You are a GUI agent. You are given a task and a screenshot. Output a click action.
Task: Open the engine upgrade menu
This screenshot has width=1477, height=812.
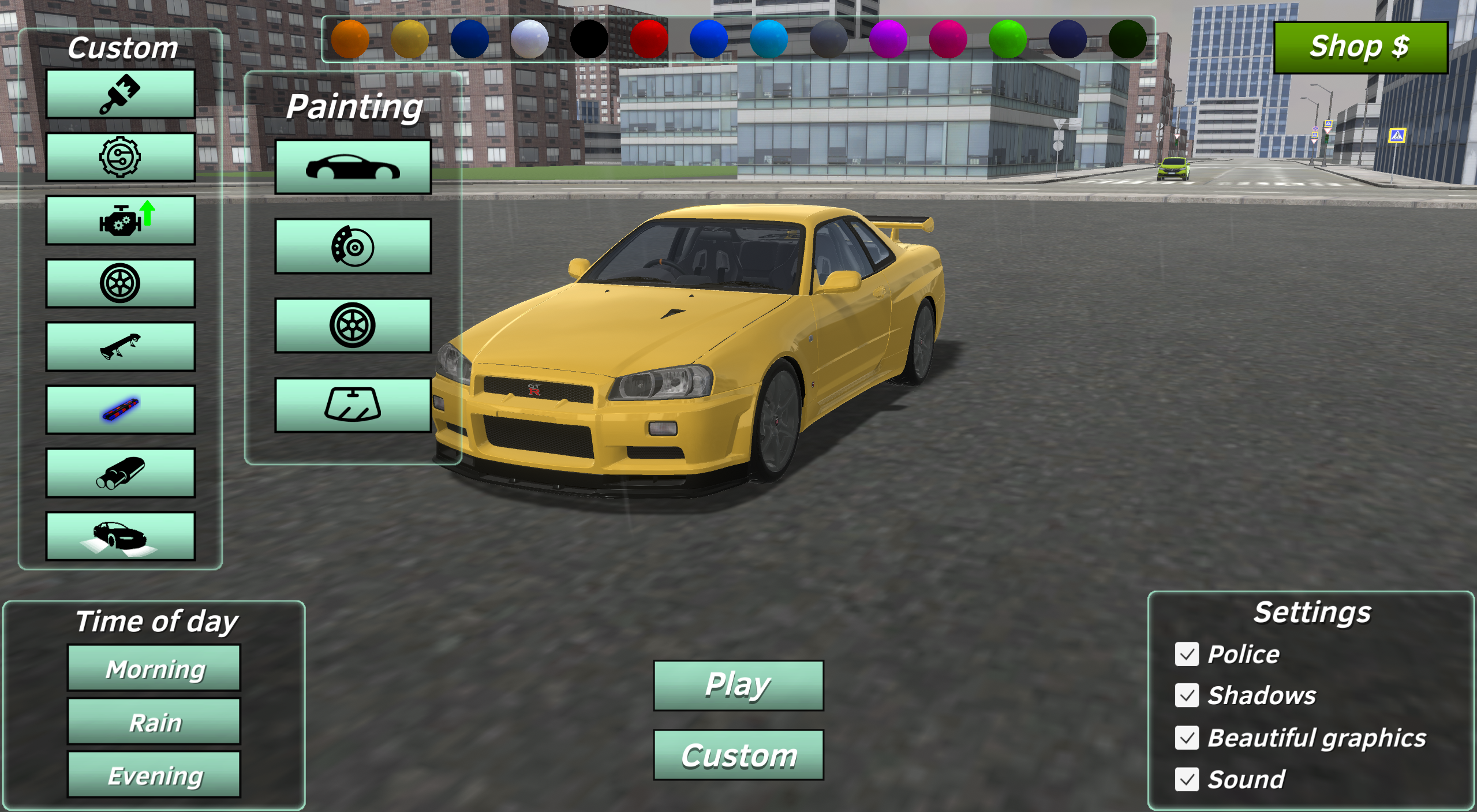119,219
